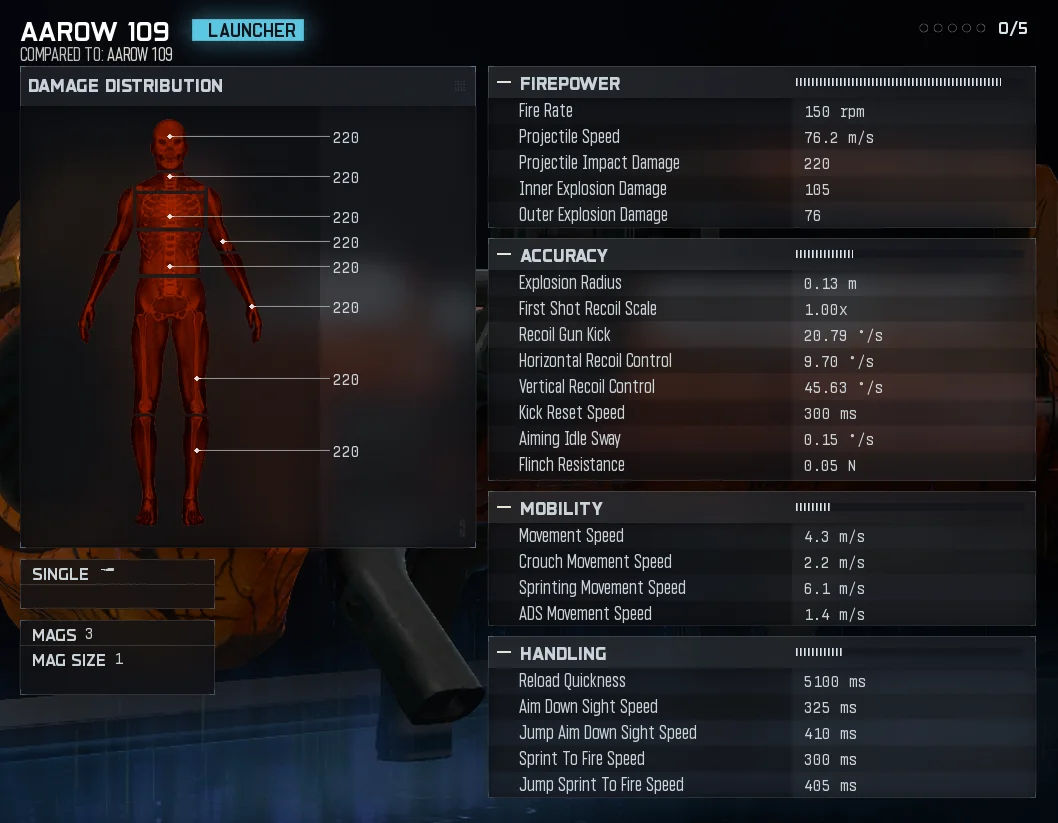Image resolution: width=1058 pixels, height=823 pixels.
Task: Select the Reload Quickness stat row
Action: tap(760, 681)
